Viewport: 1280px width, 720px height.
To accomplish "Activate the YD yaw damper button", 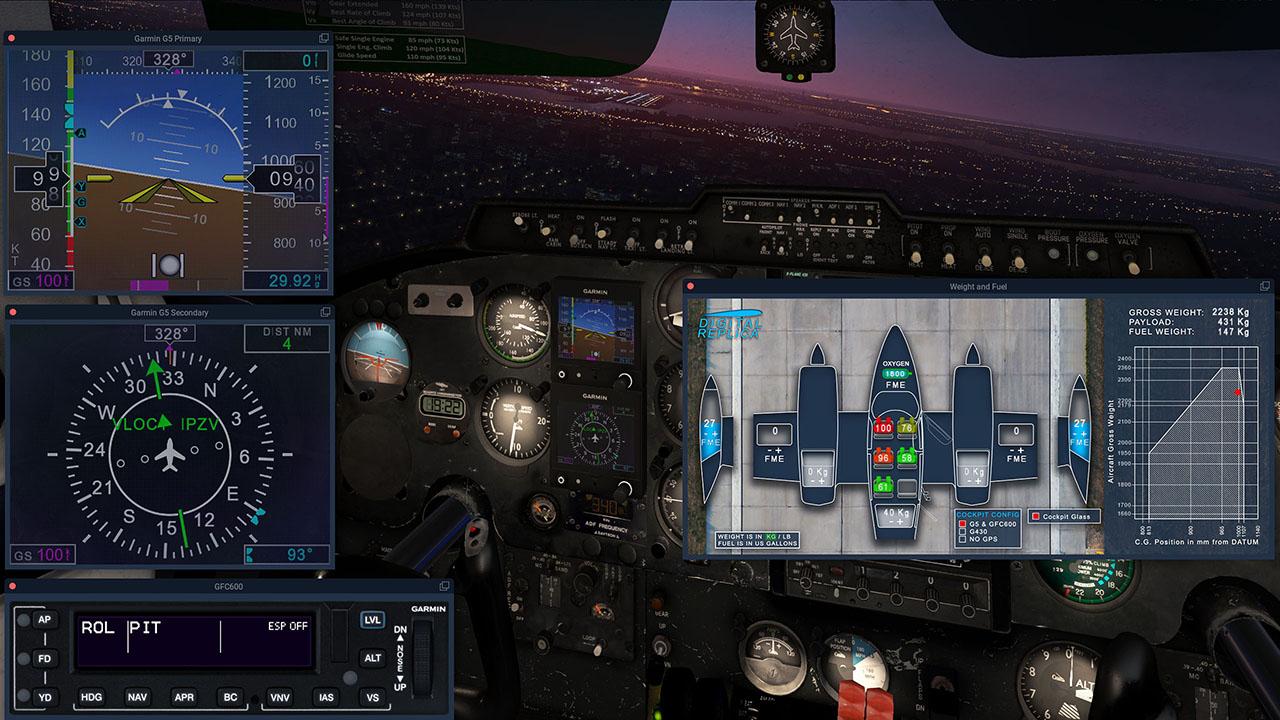I will point(44,697).
